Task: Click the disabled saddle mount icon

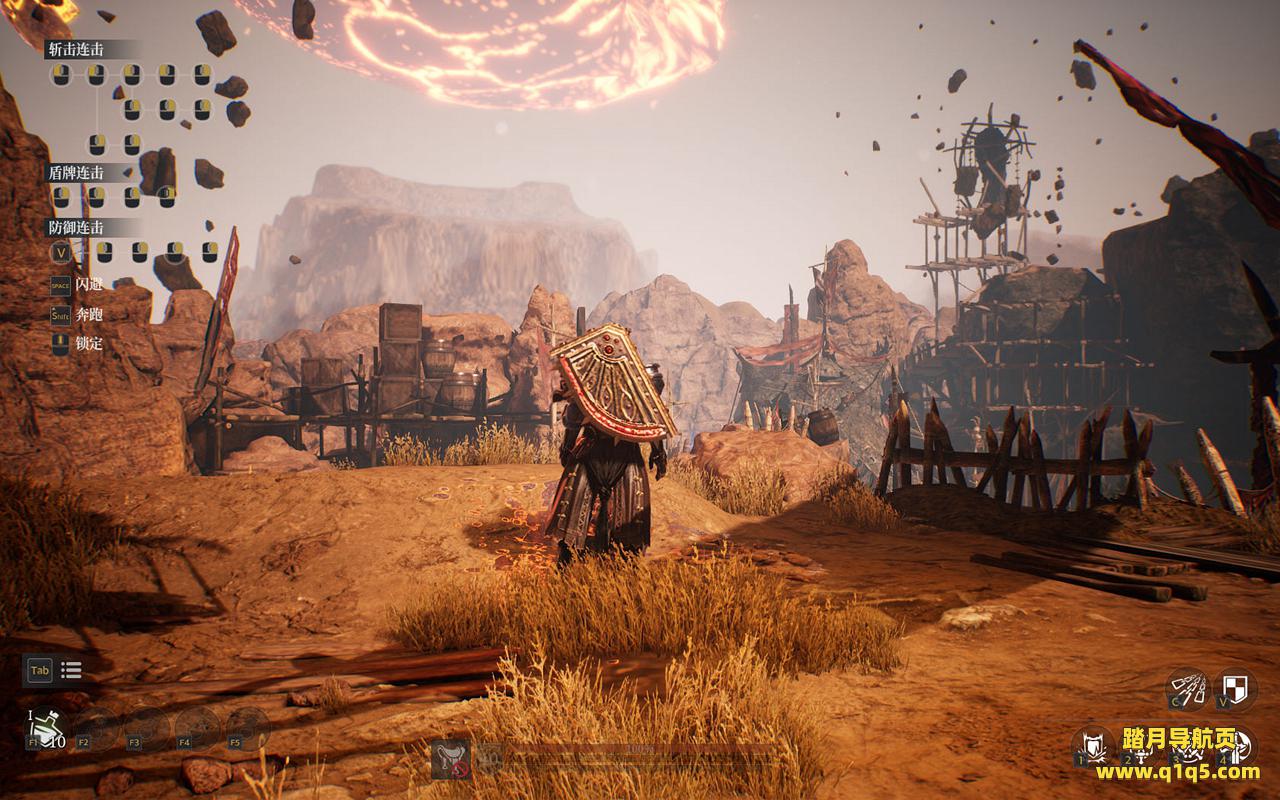Action: point(451,761)
